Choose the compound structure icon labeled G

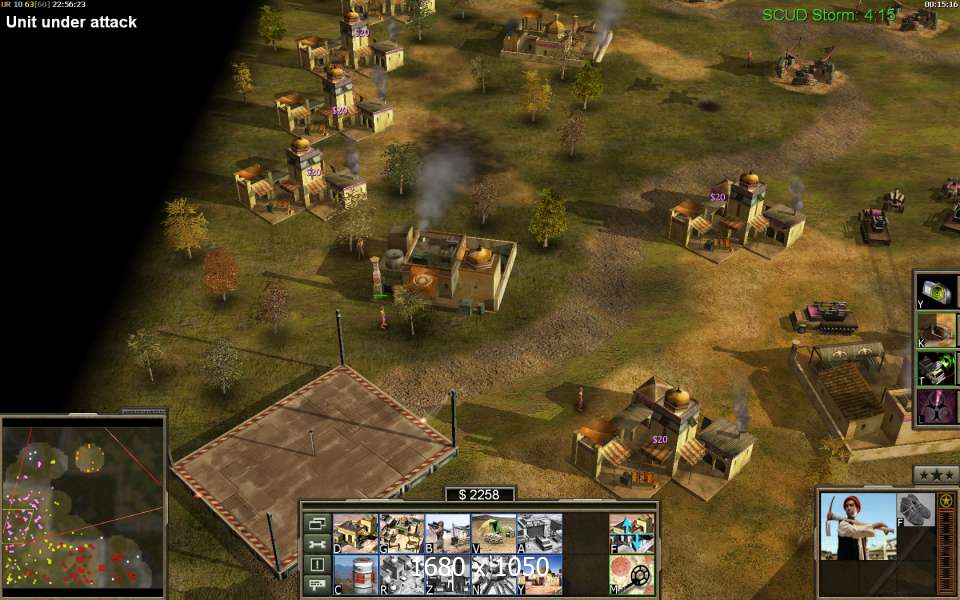[401, 534]
